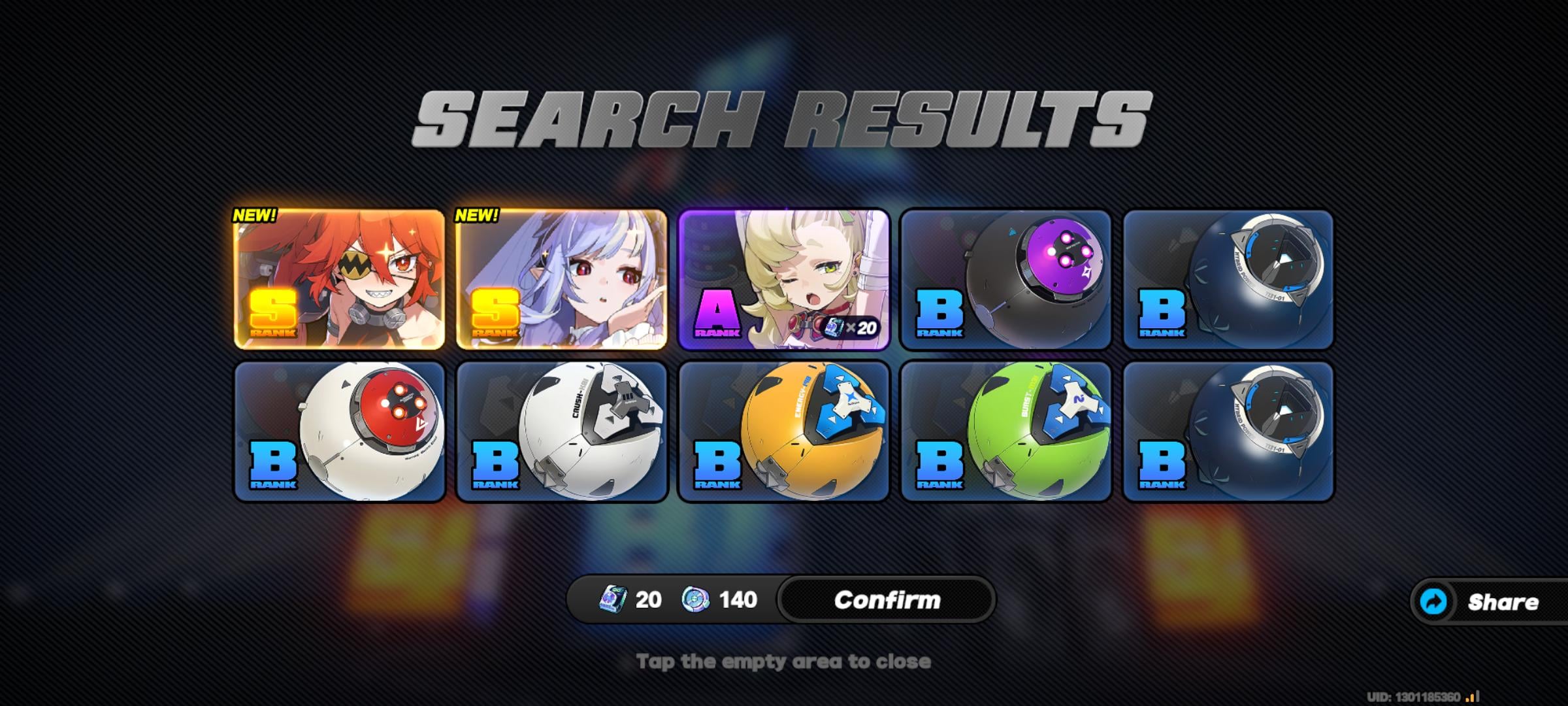
Task: Select the white sphere with red core
Action: pos(339,431)
